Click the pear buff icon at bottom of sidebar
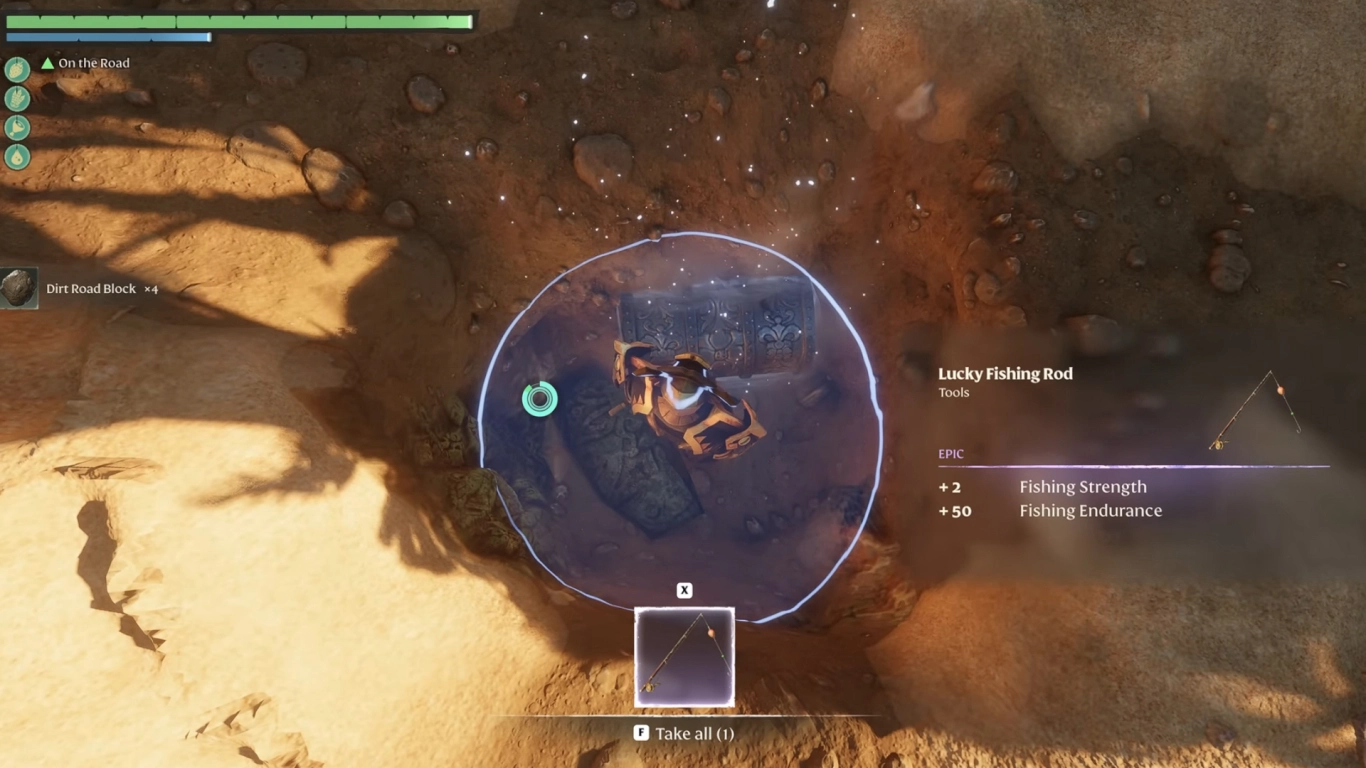1366x768 pixels. coord(16,157)
